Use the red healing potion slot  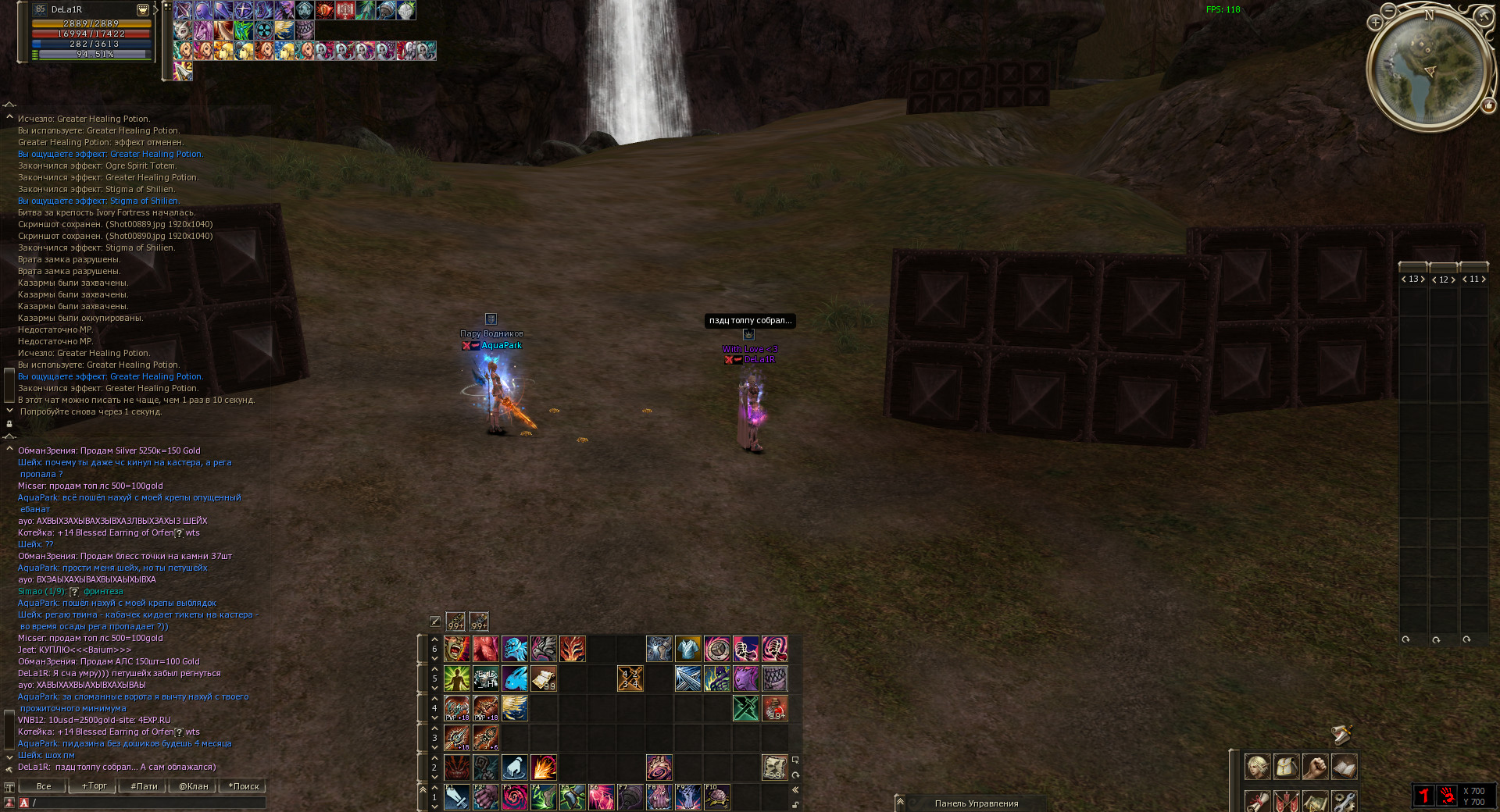(775, 708)
